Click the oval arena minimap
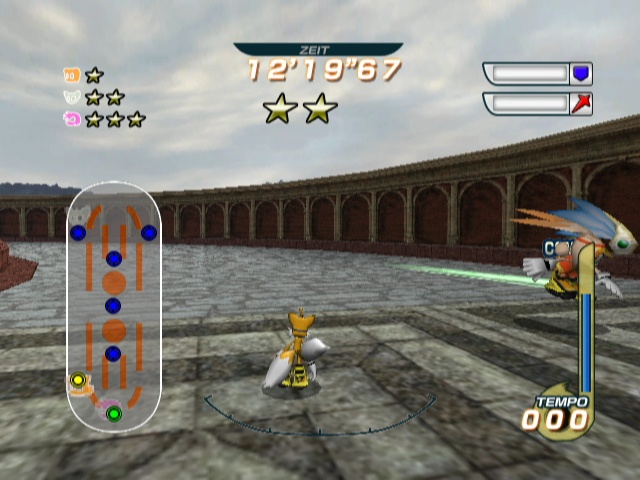 click(x=113, y=307)
